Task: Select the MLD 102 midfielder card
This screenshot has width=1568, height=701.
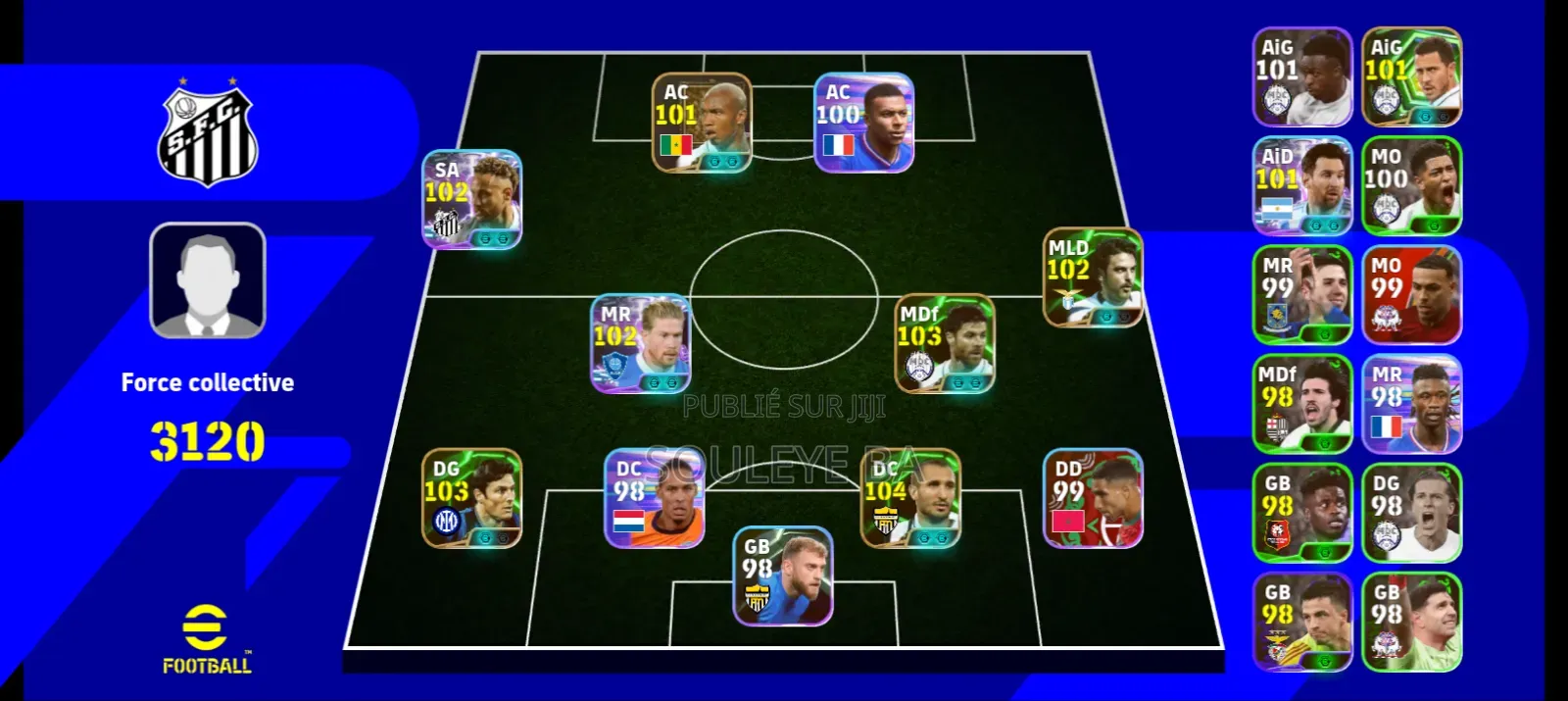Action: point(1093,277)
